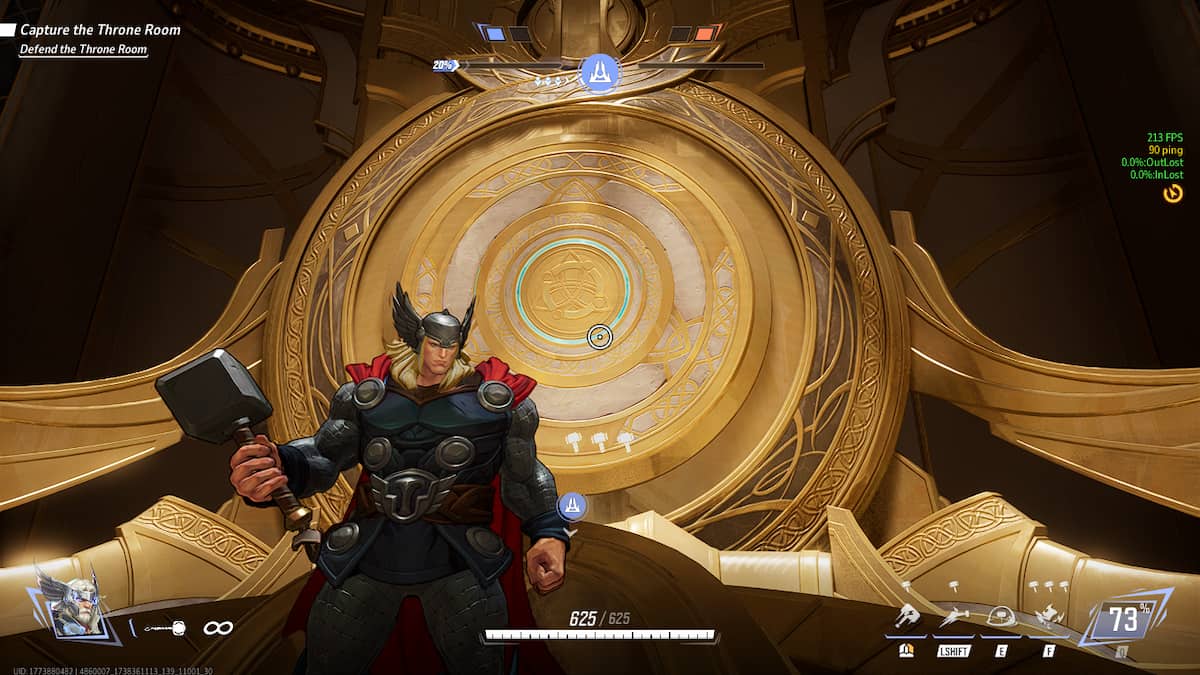The width and height of the screenshot is (1200, 675).
Task: Click the red team round indicator
Action: coord(706,34)
